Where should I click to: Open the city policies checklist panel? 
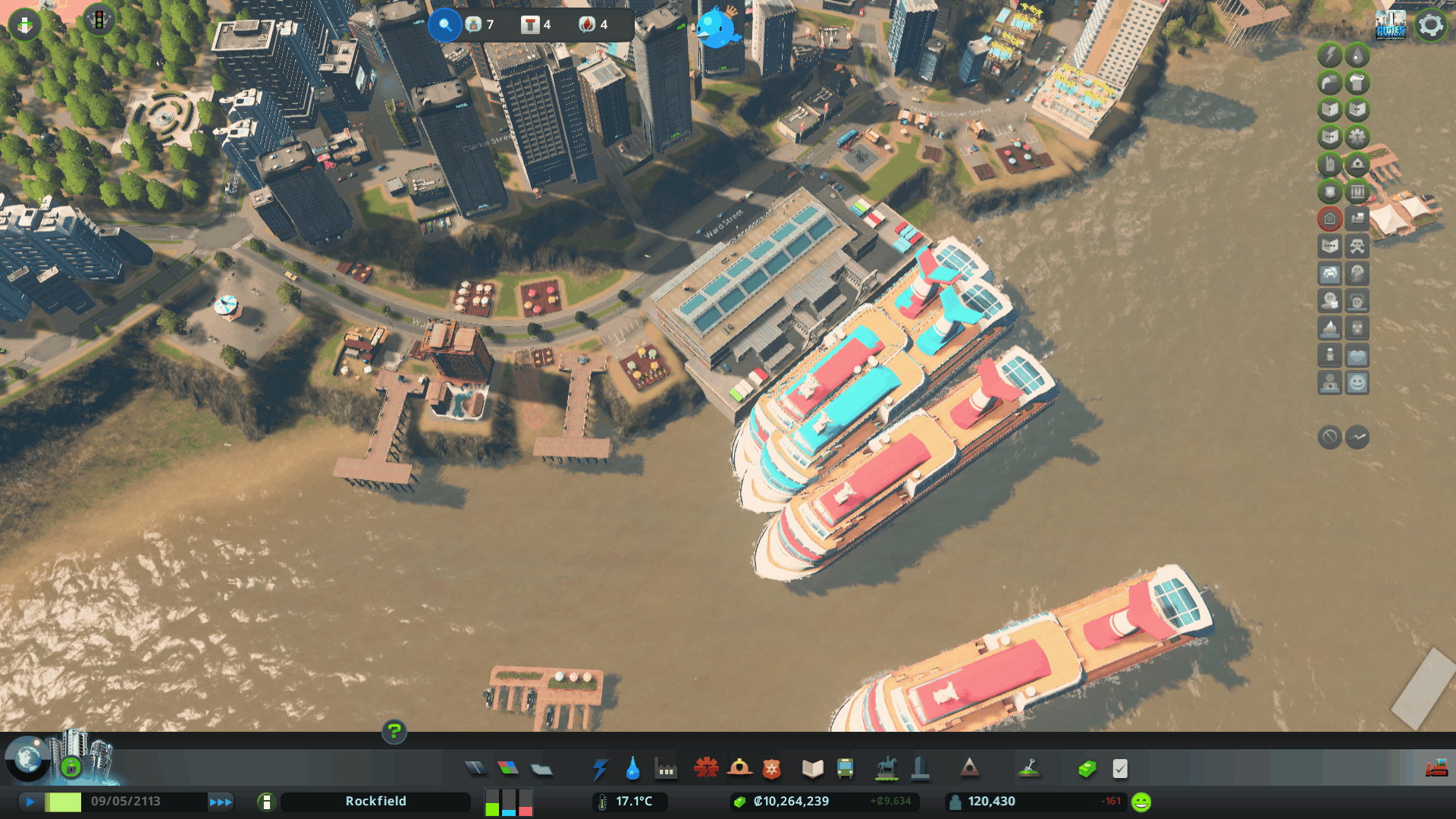(x=1120, y=769)
